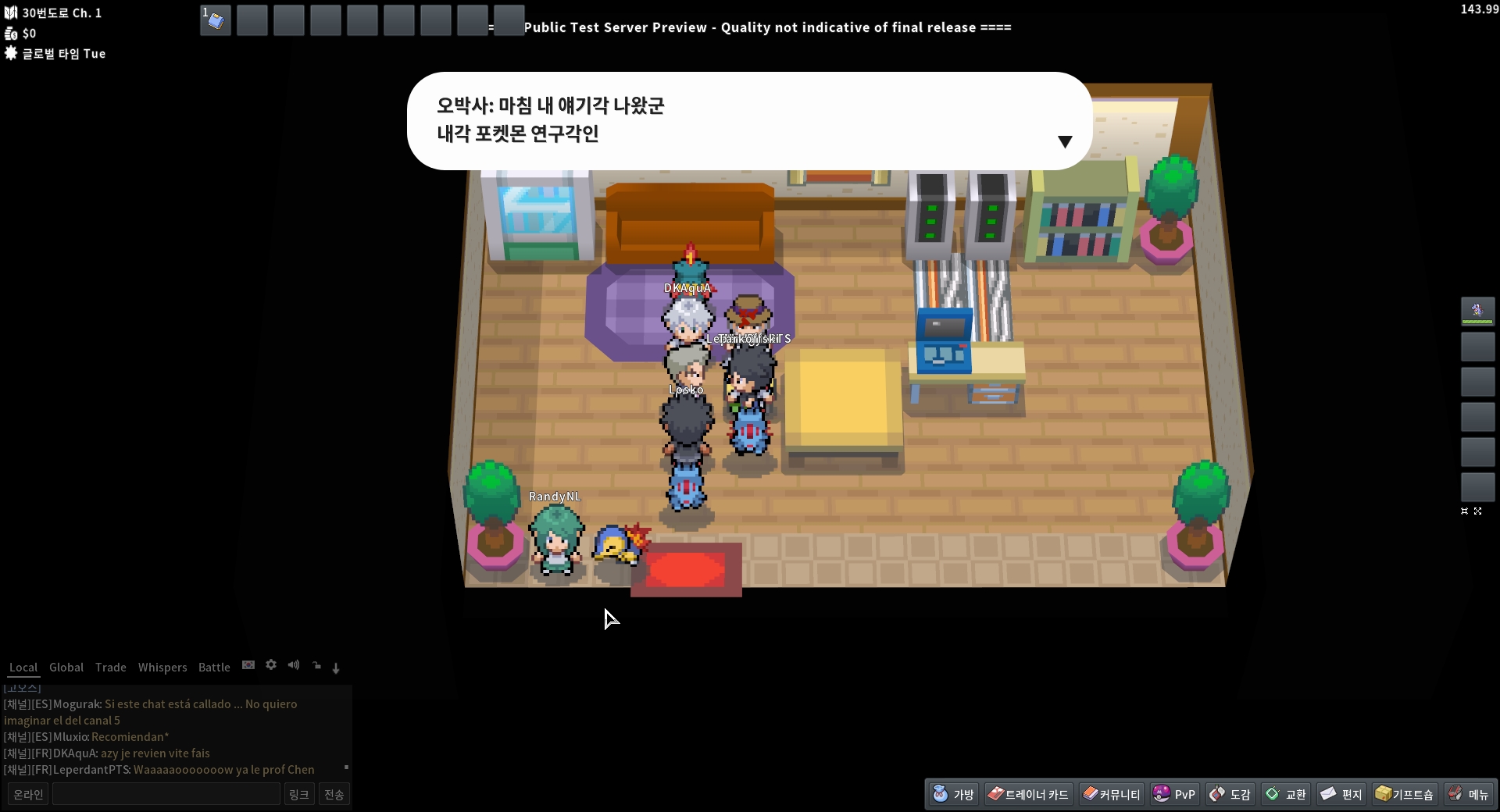Viewport: 1500px width, 812px height.
Task: Open the 메뉴 main menu
Action: (x=1469, y=794)
